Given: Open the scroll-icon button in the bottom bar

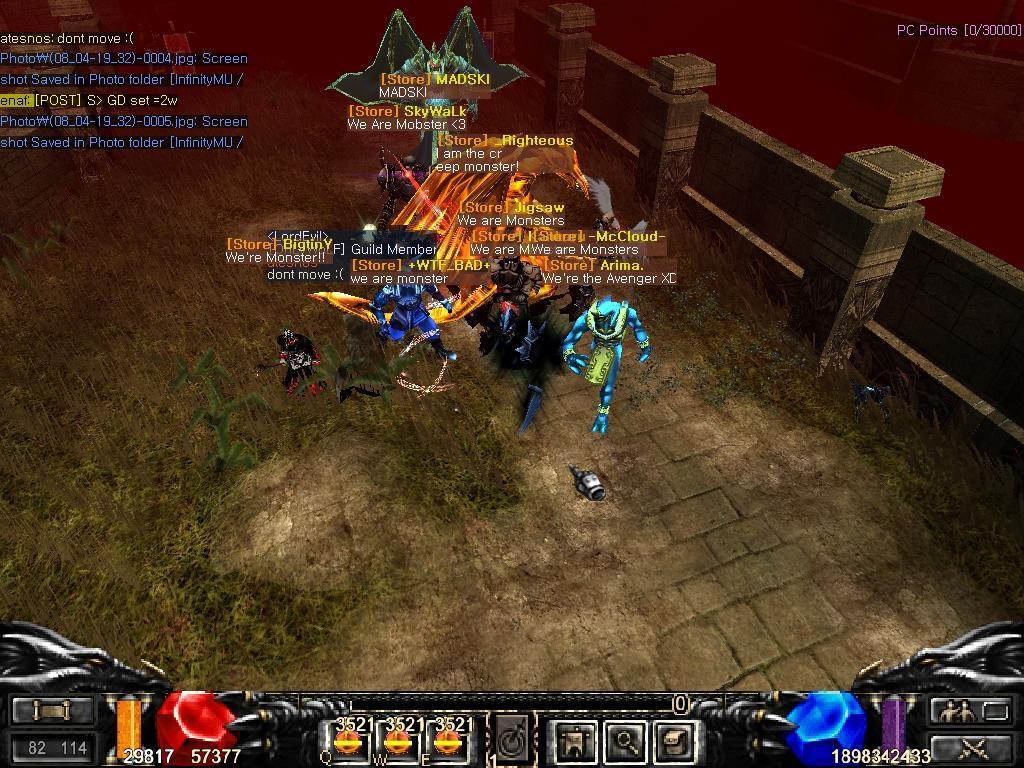Looking at the screenshot, I should (x=672, y=741).
